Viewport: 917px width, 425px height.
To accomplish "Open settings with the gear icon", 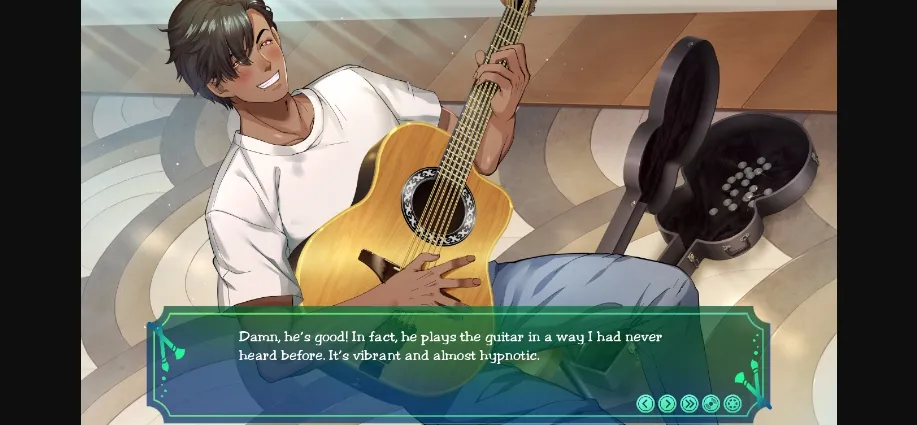I will point(733,403).
